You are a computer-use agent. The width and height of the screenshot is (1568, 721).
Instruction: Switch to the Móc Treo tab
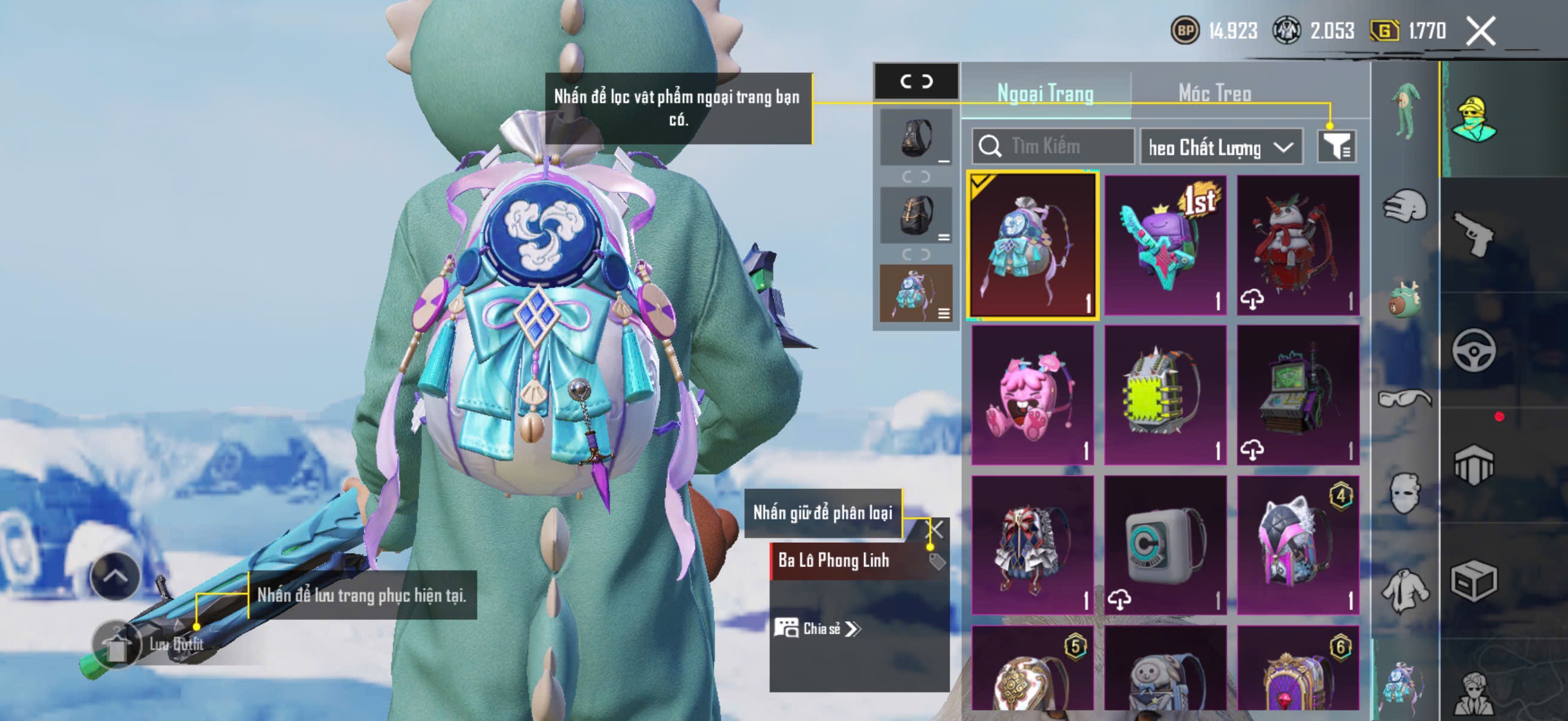pos(1215,94)
